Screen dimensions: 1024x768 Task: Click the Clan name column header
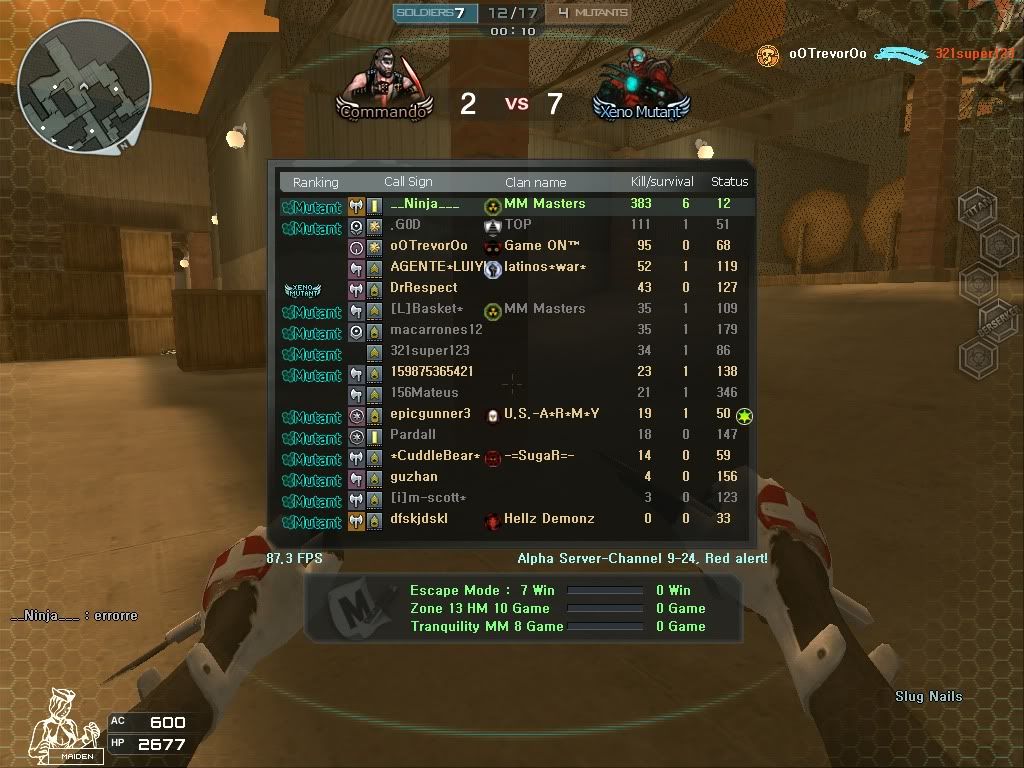(535, 182)
